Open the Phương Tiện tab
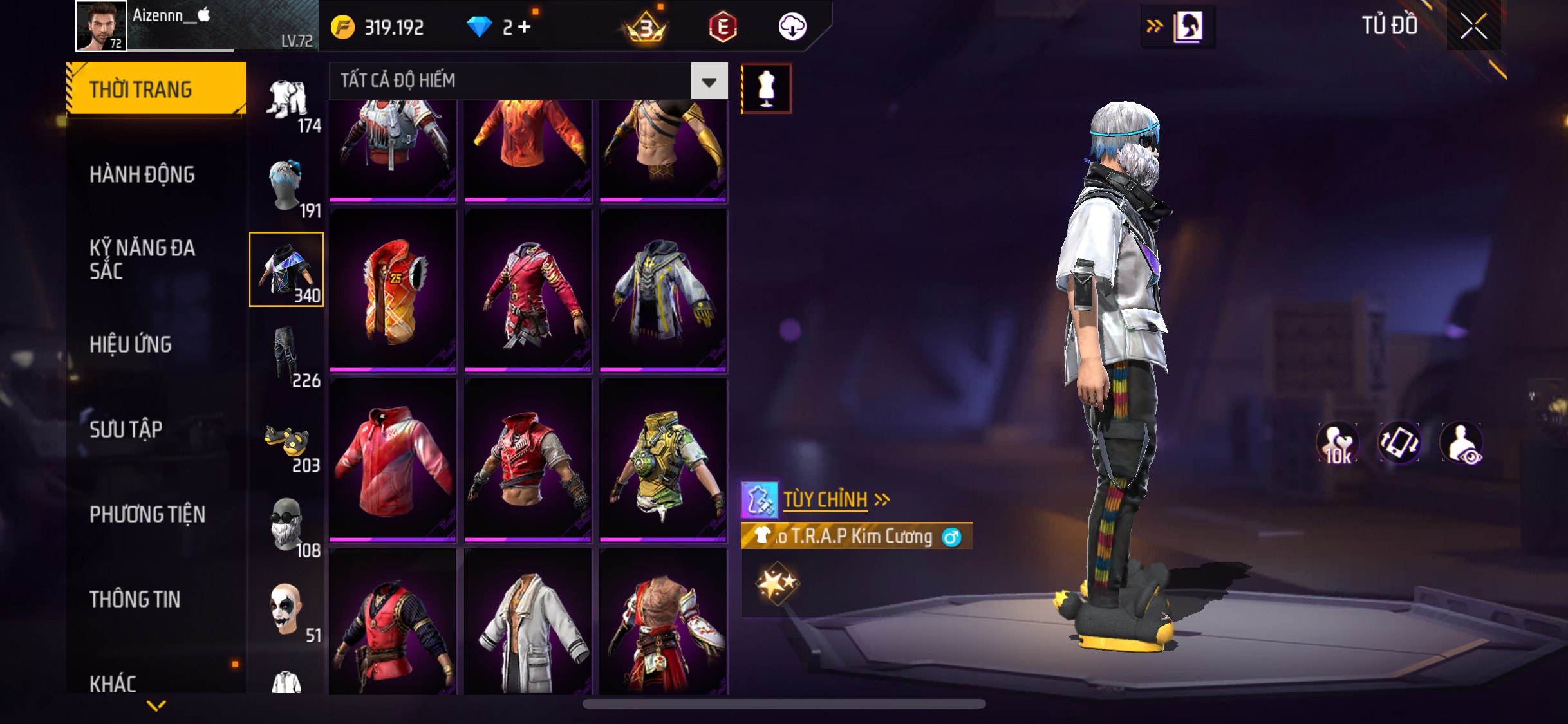1568x724 pixels. tap(147, 515)
